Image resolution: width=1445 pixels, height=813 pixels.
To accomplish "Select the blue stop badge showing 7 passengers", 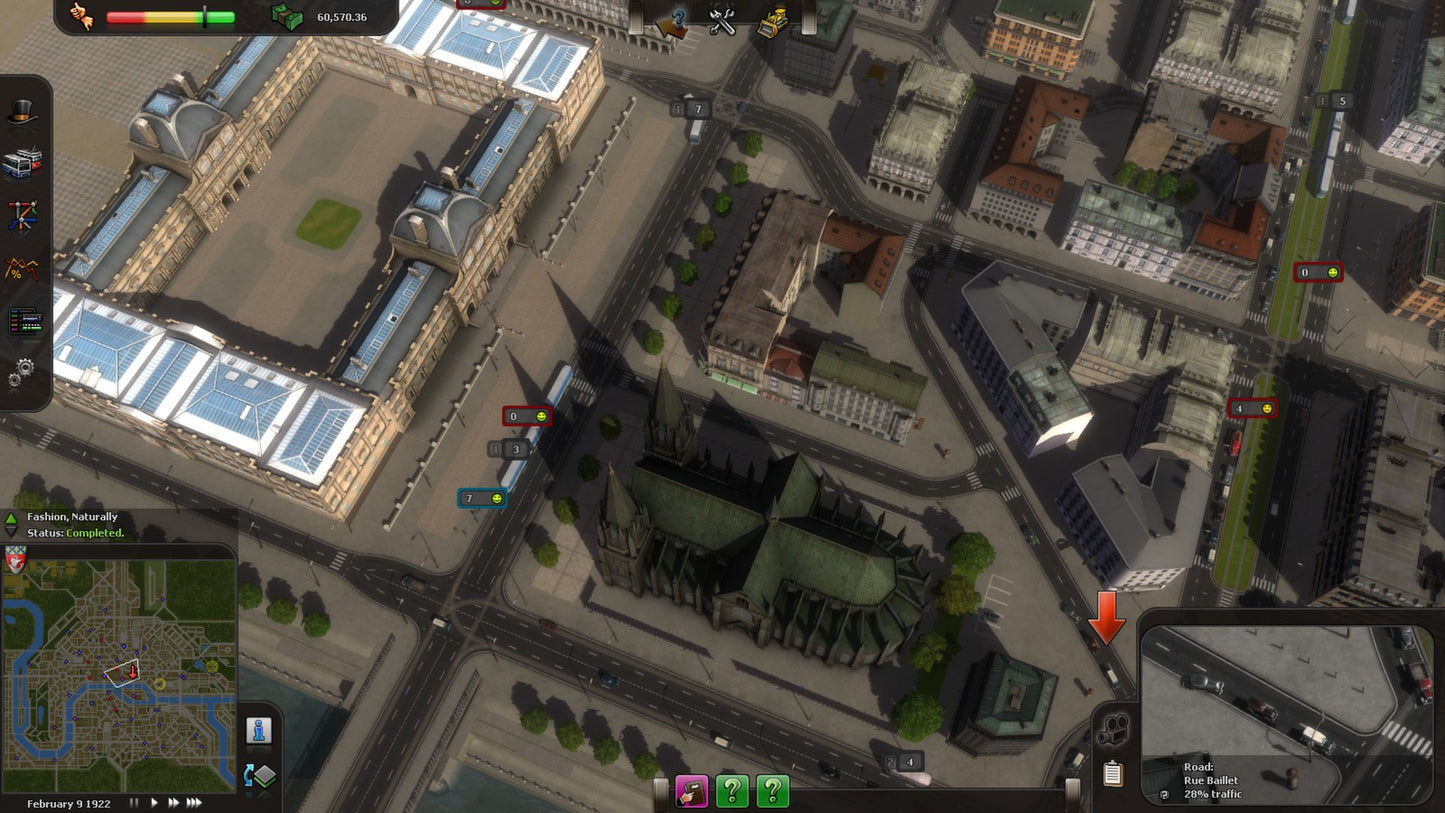I will click(x=483, y=497).
